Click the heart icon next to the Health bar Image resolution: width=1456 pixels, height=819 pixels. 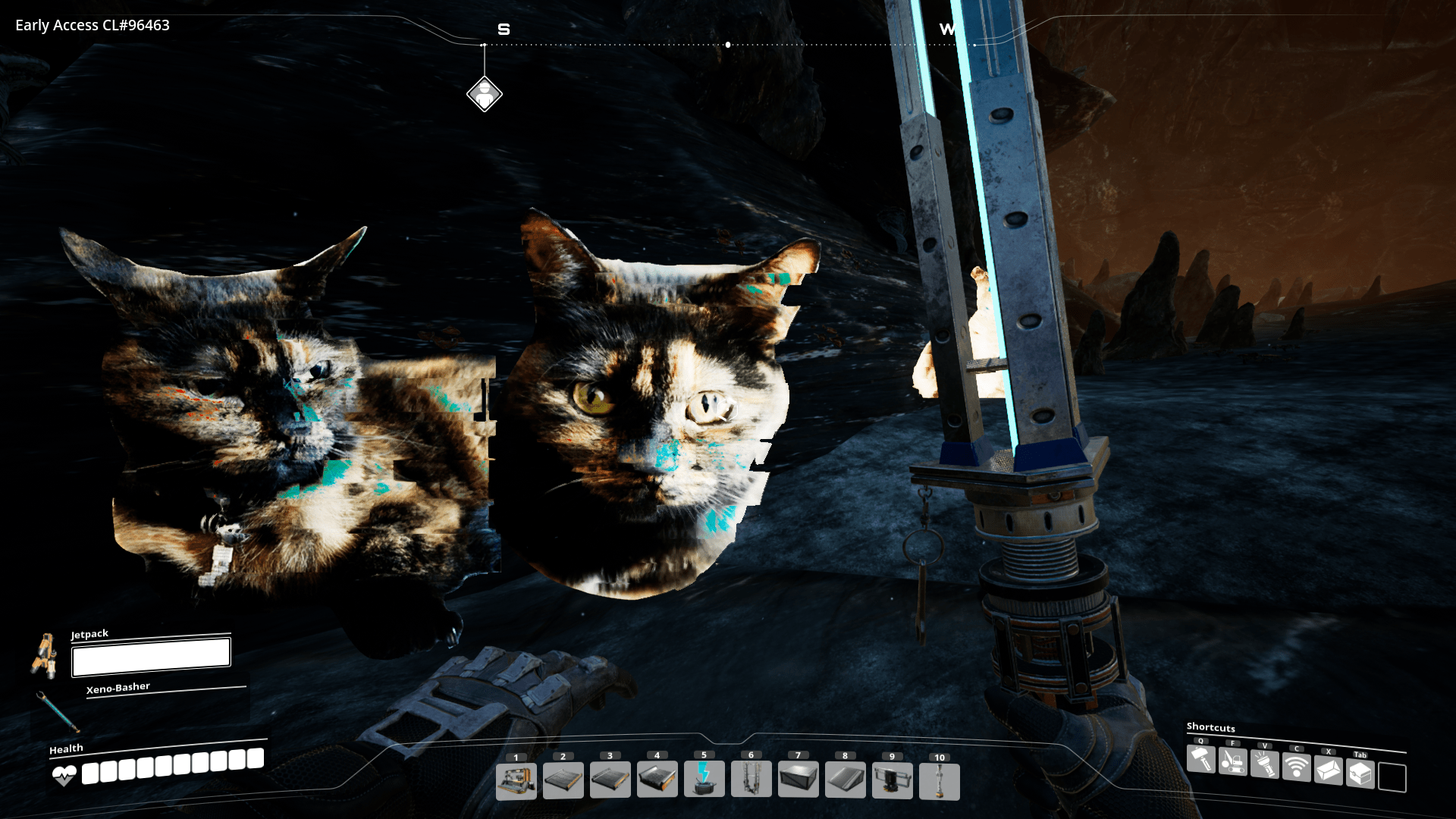pos(64,775)
